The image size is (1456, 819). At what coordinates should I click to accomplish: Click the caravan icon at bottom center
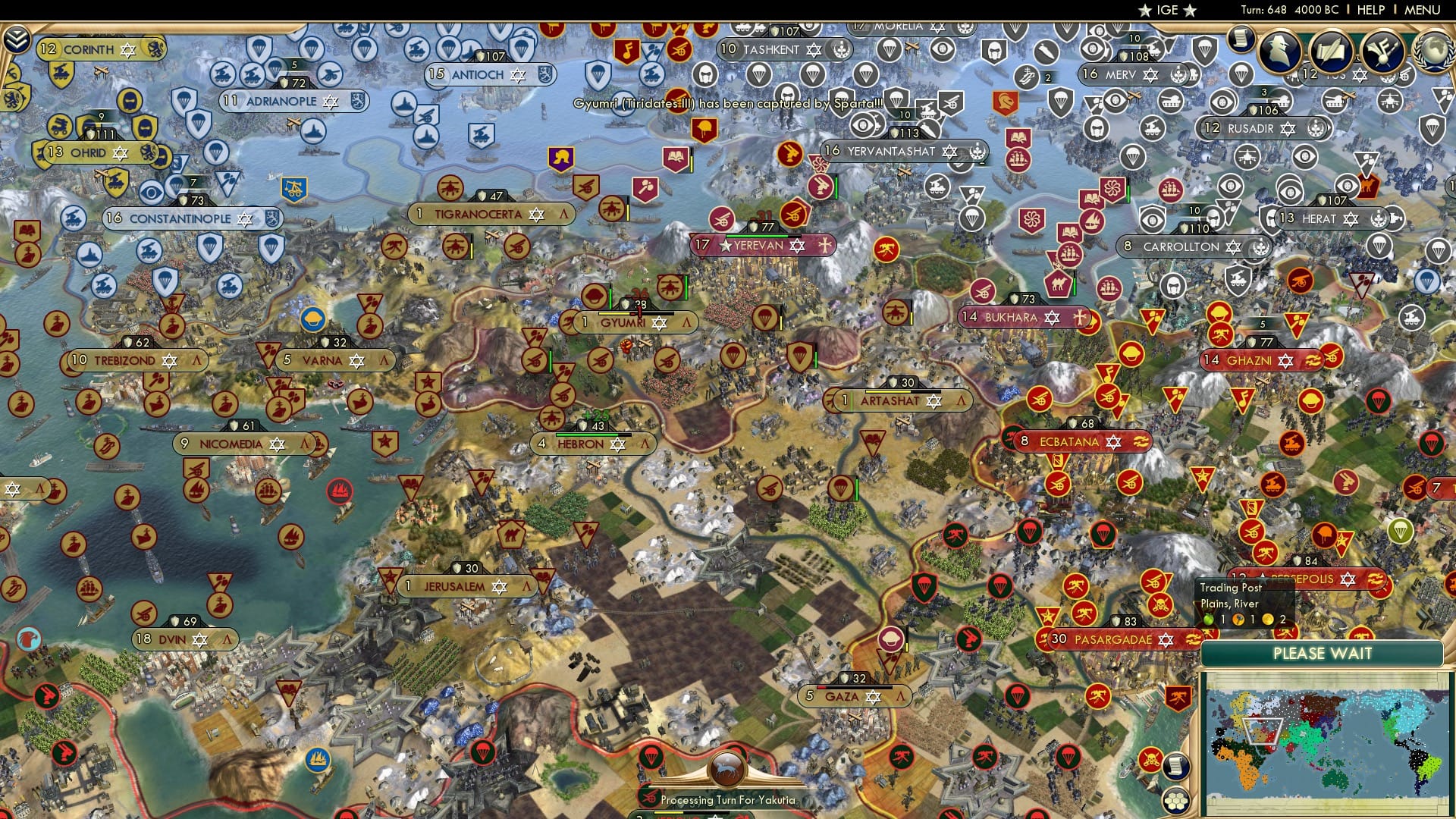726,767
